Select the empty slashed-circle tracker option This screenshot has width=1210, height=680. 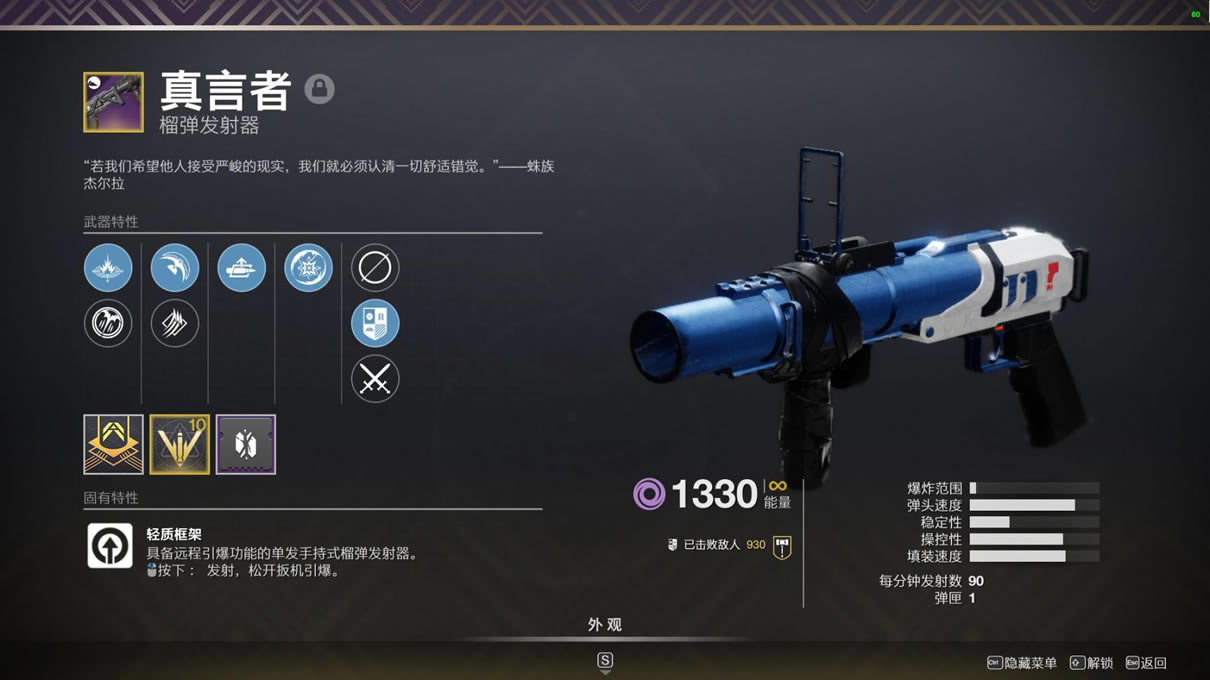(x=375, y=268)
